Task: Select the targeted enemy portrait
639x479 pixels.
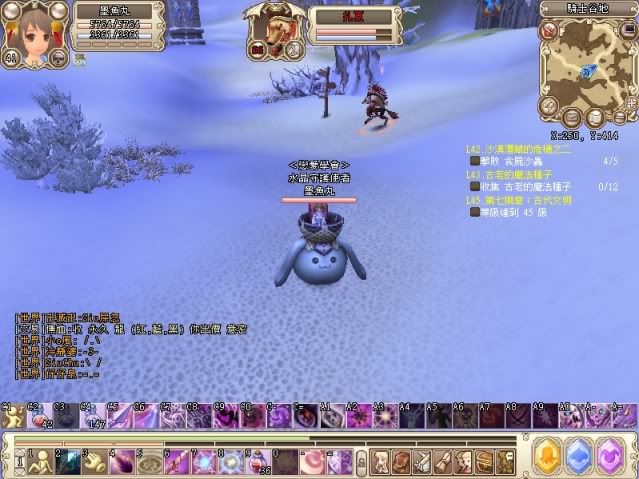Action: pos(274,32)
